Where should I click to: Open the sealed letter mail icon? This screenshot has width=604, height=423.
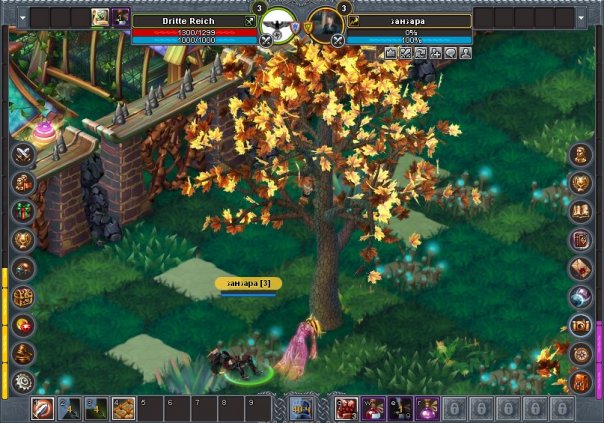[581, 268]
